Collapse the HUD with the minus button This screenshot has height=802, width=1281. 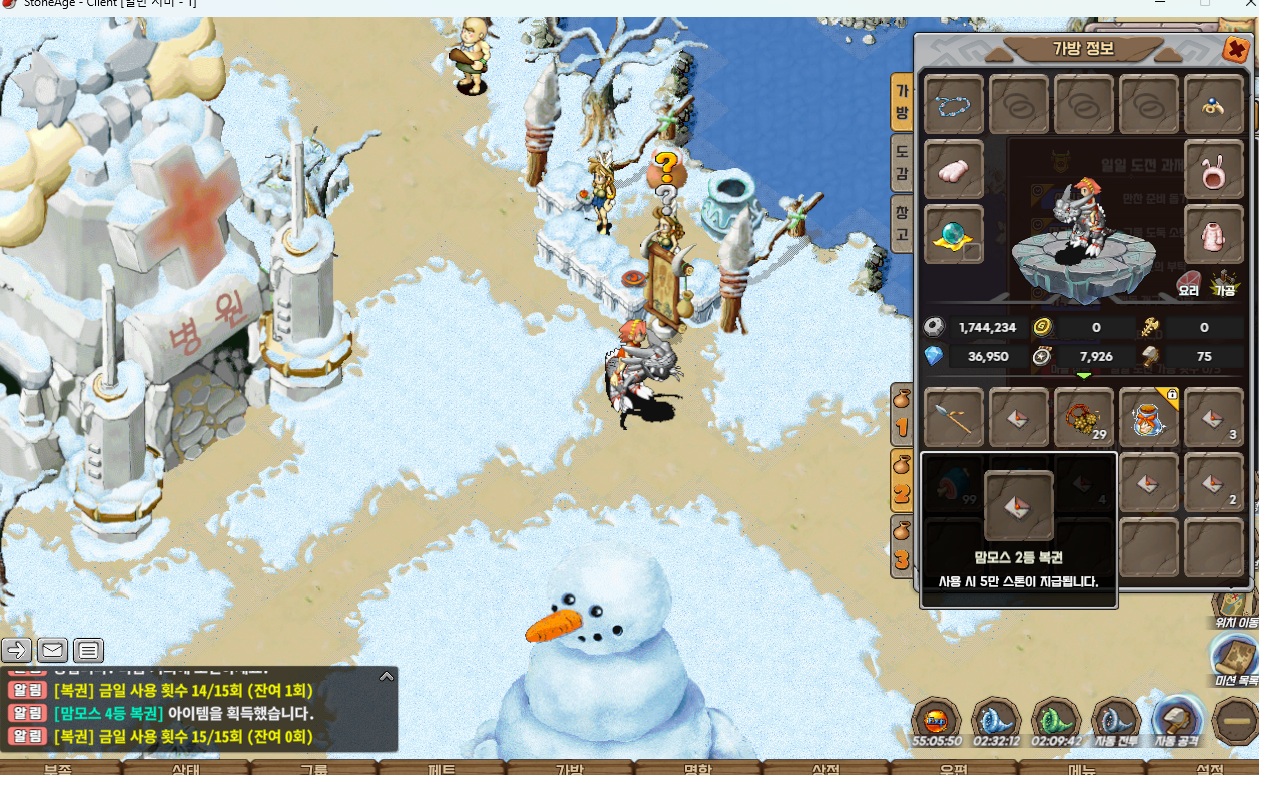pos(1236,721)
